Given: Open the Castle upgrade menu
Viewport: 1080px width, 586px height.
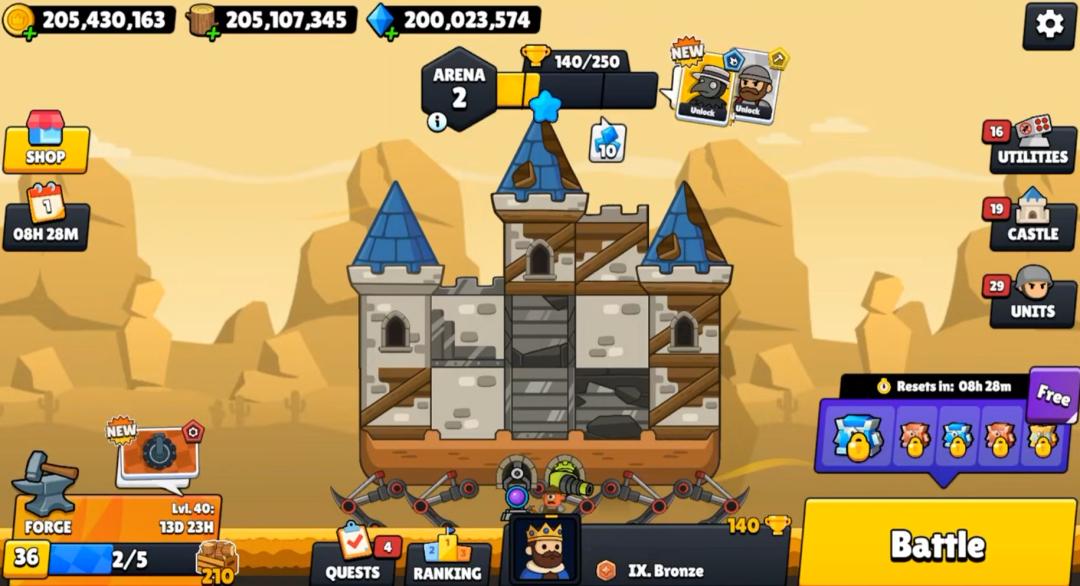Looking at the screenshot, I should click(1032, 225).
